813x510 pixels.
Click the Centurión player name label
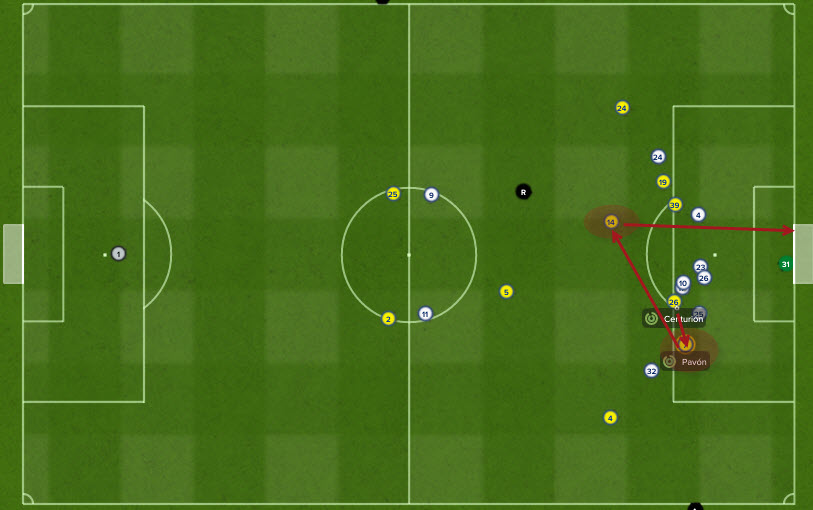(x=682, y=318)
